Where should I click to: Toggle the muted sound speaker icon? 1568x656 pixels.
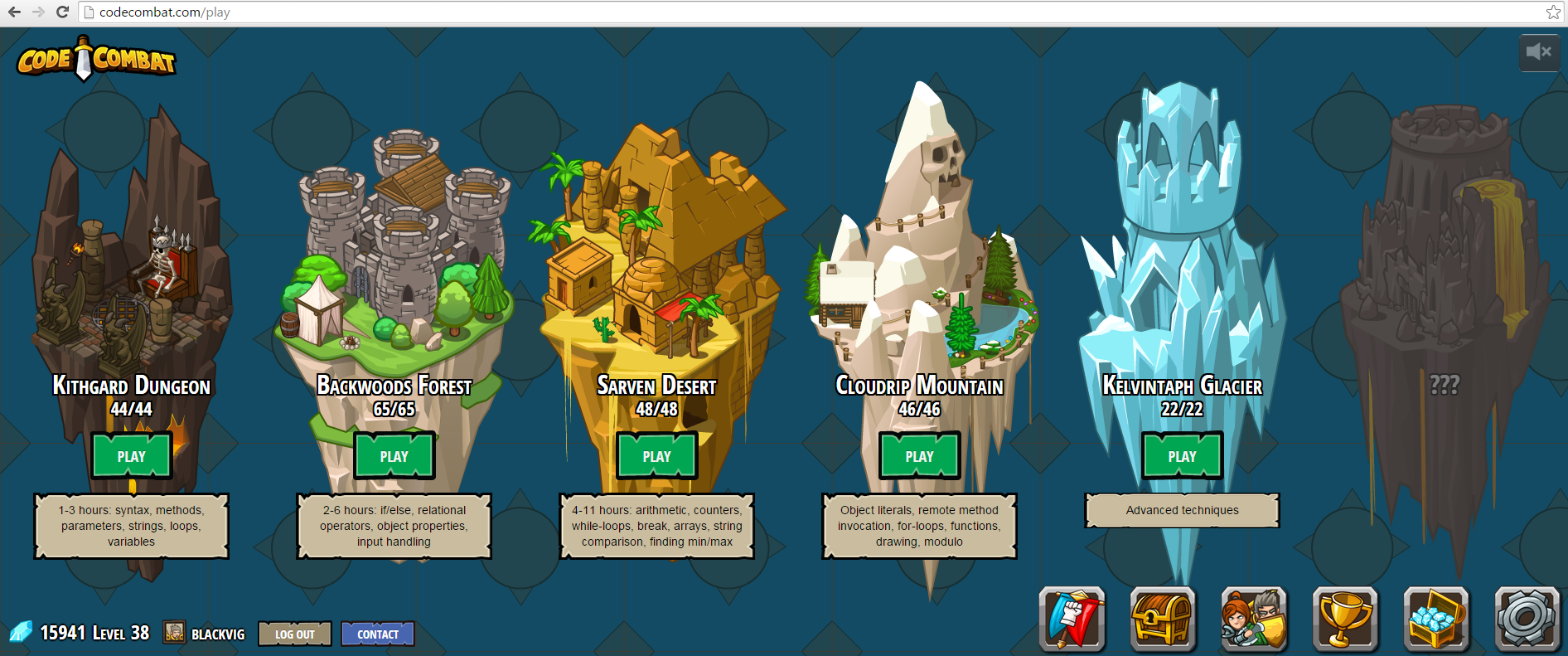tap(1538, 52)
